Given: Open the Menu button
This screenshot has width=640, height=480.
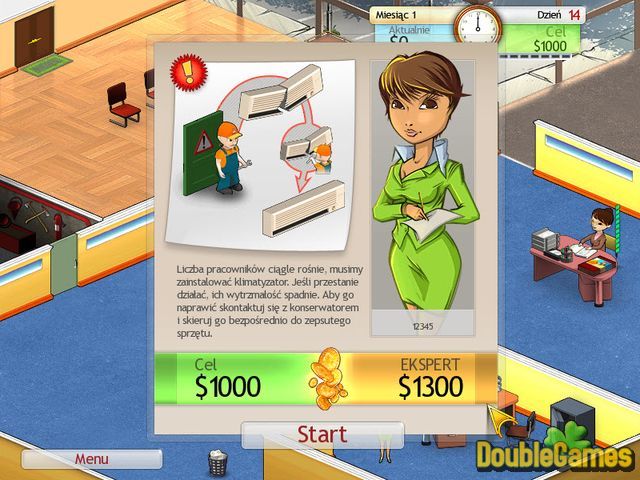Looking at the screenshot, I should pyautogui.click(x=91, y=459).
